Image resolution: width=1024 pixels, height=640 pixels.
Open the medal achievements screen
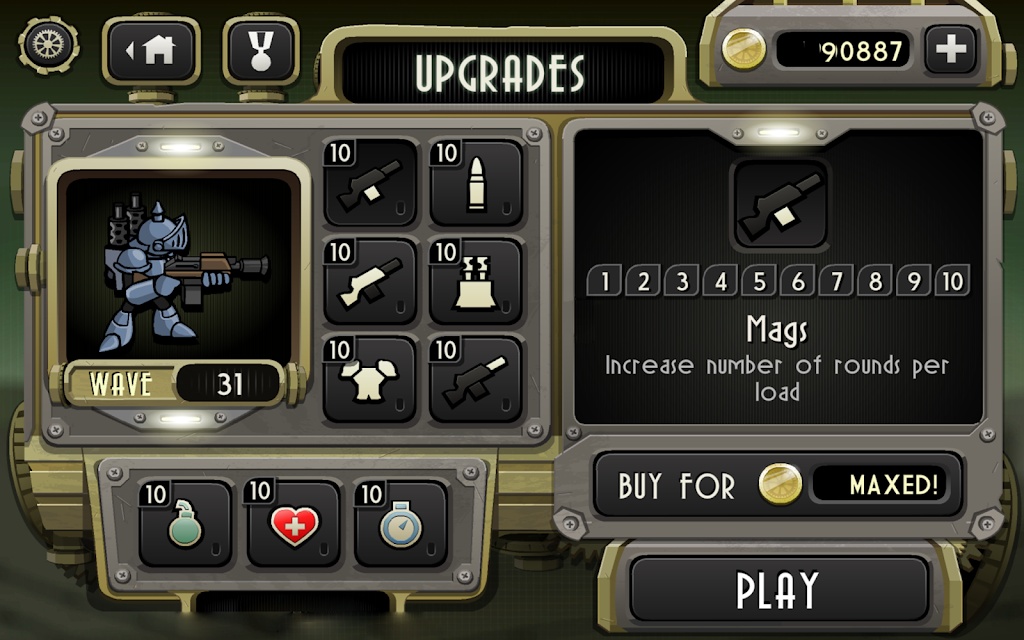point(262,49)
